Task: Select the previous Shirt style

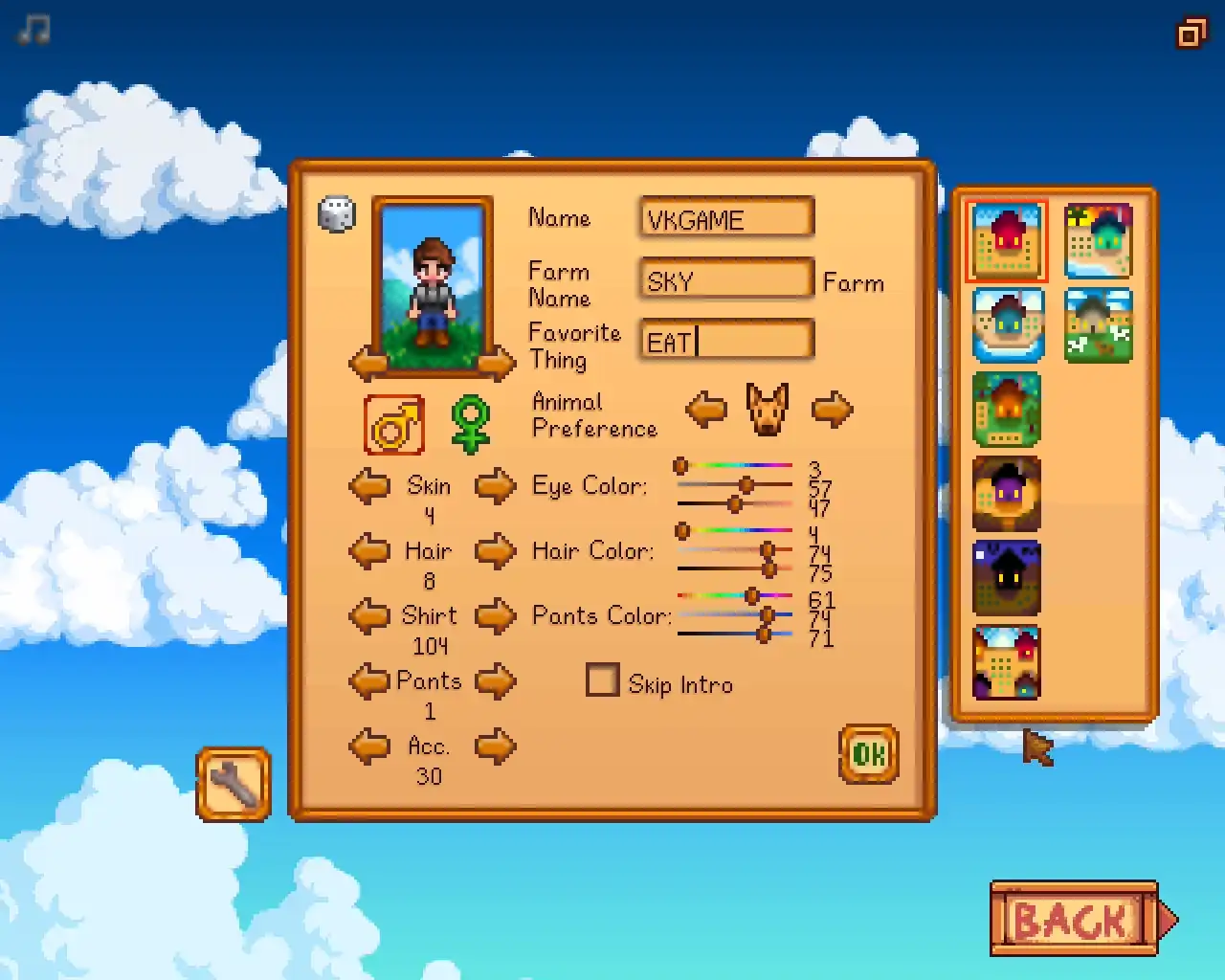Action: tap(369, 616)
